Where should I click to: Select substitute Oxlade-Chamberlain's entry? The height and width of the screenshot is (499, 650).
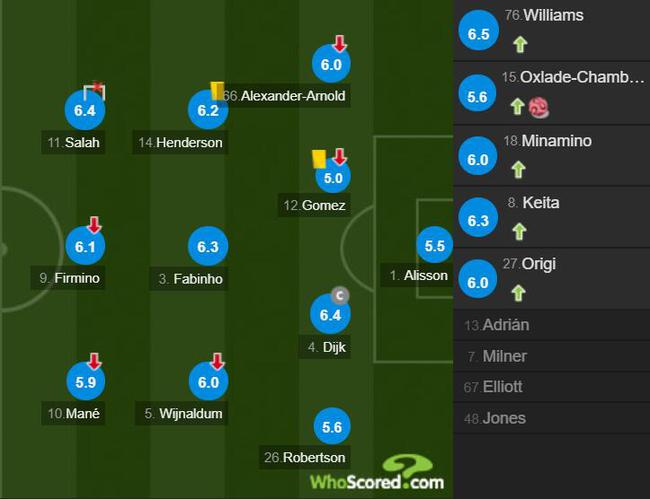point(551,93)
